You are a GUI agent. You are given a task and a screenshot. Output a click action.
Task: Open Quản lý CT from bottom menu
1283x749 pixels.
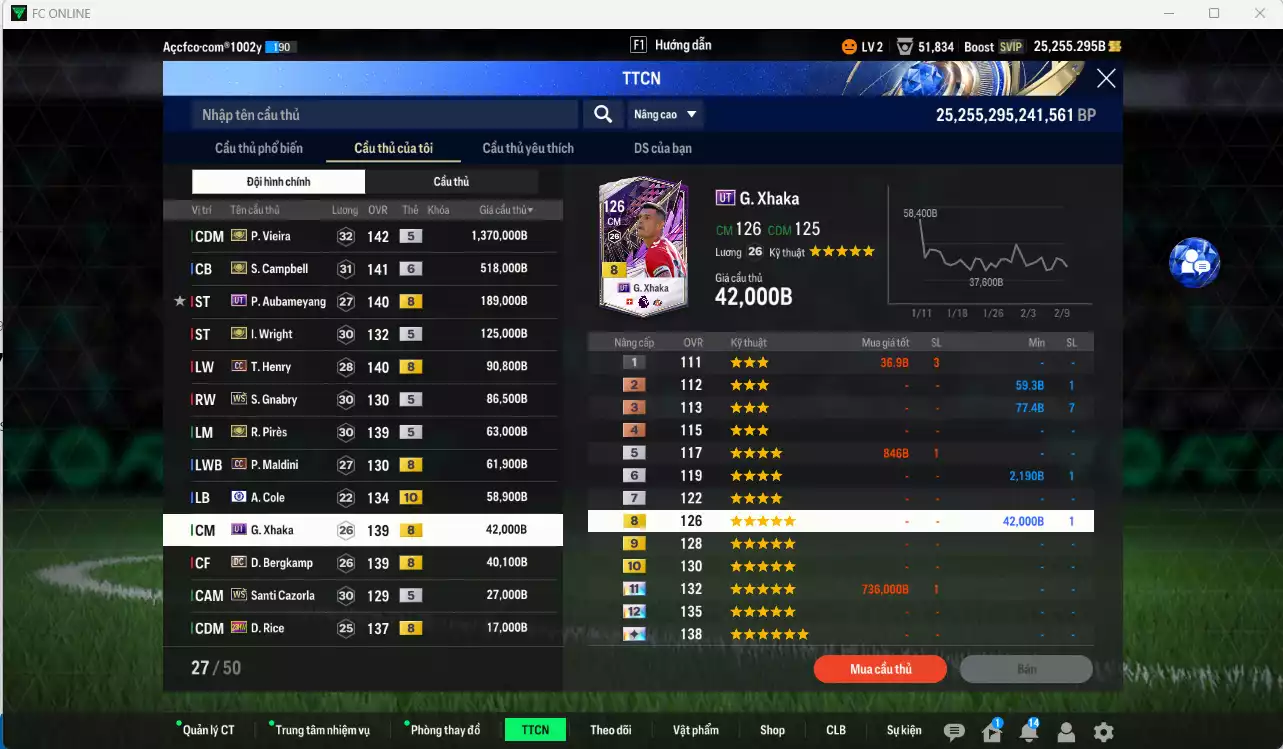[208, 730]
